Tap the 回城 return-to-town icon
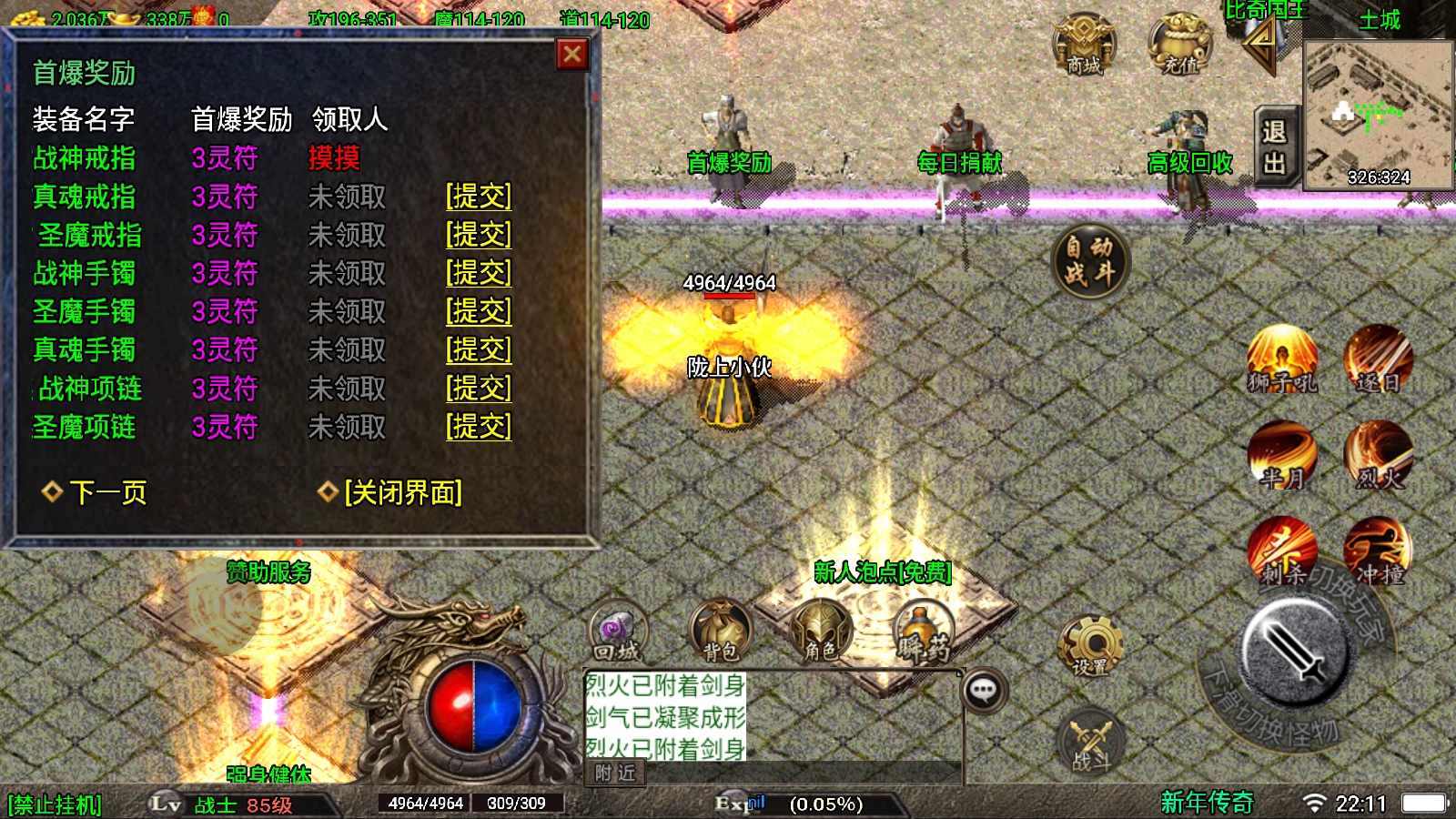This screenshot has width=1456, height=819. [618, 631]
